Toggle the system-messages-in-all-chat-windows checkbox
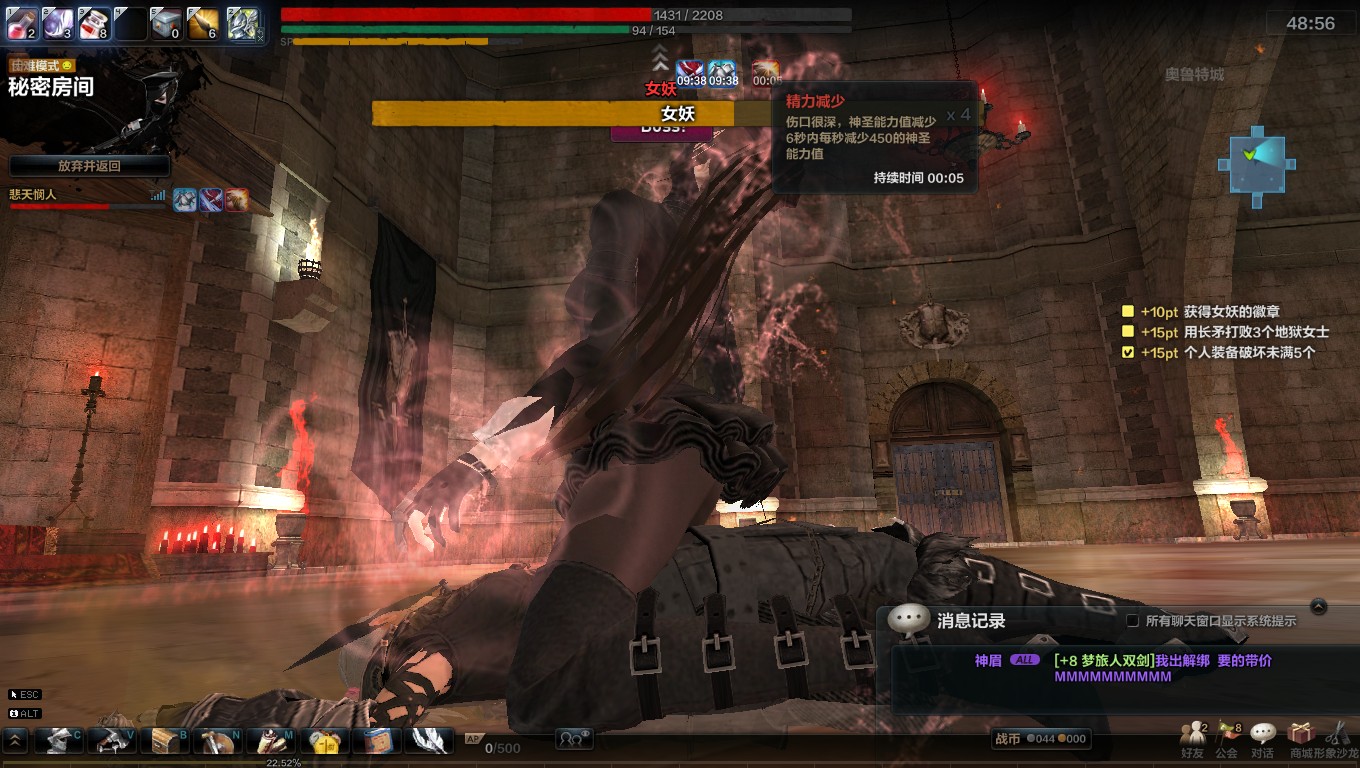The width and height of the screenshot is (1360, 768). [1132, 621]
